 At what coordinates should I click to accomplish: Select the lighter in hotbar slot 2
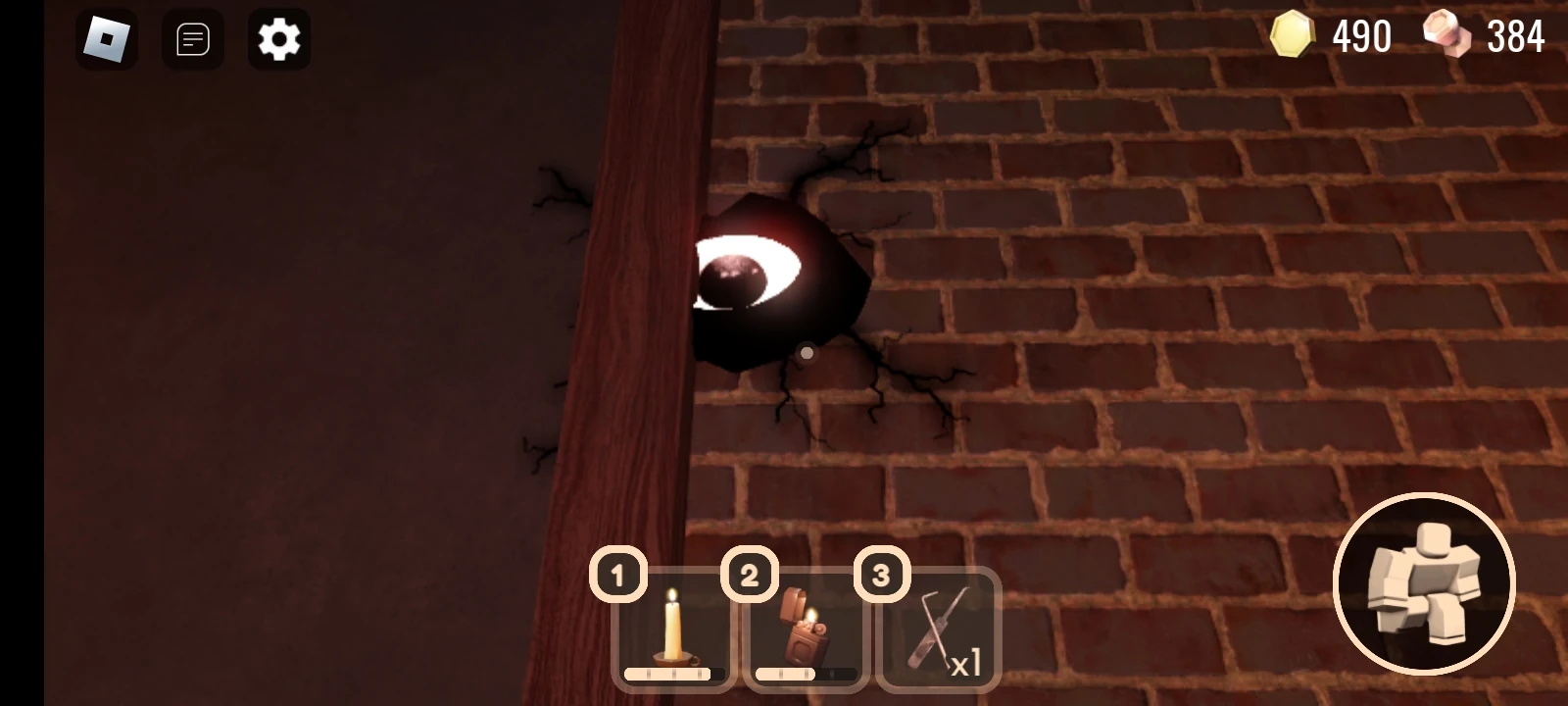point(806,628)
